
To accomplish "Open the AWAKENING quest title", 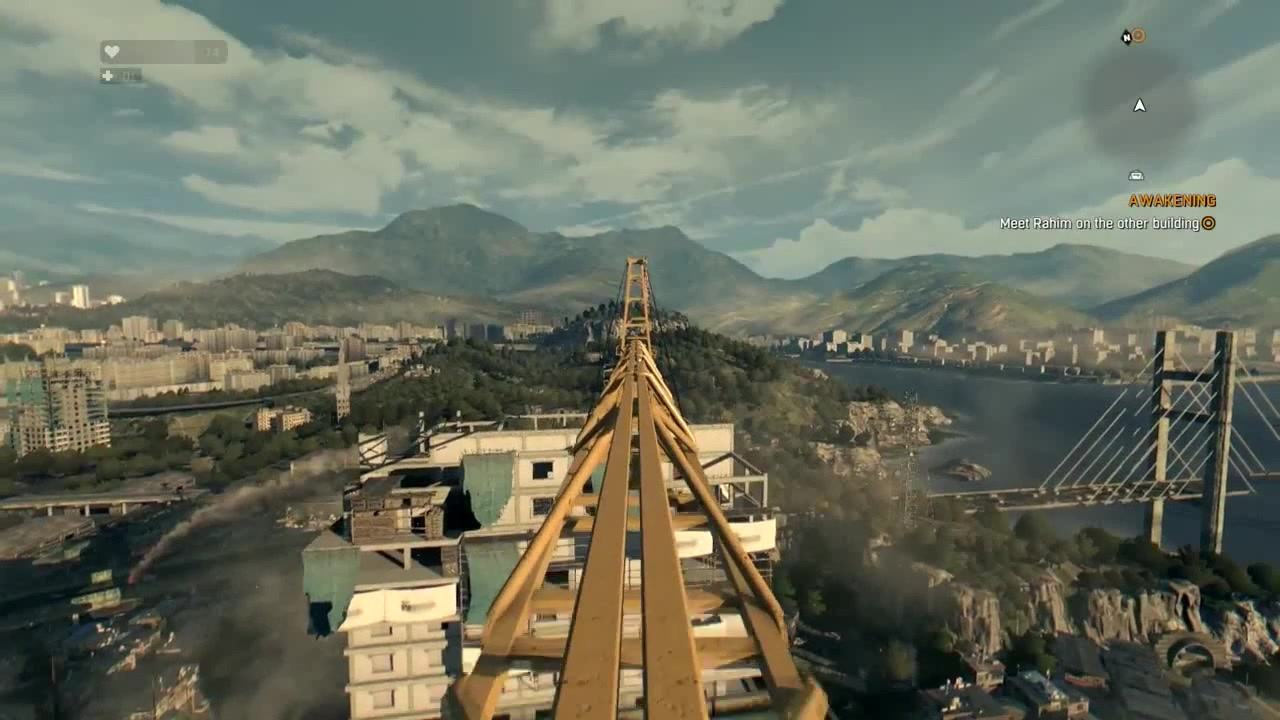I will (x=1172, y=201).
